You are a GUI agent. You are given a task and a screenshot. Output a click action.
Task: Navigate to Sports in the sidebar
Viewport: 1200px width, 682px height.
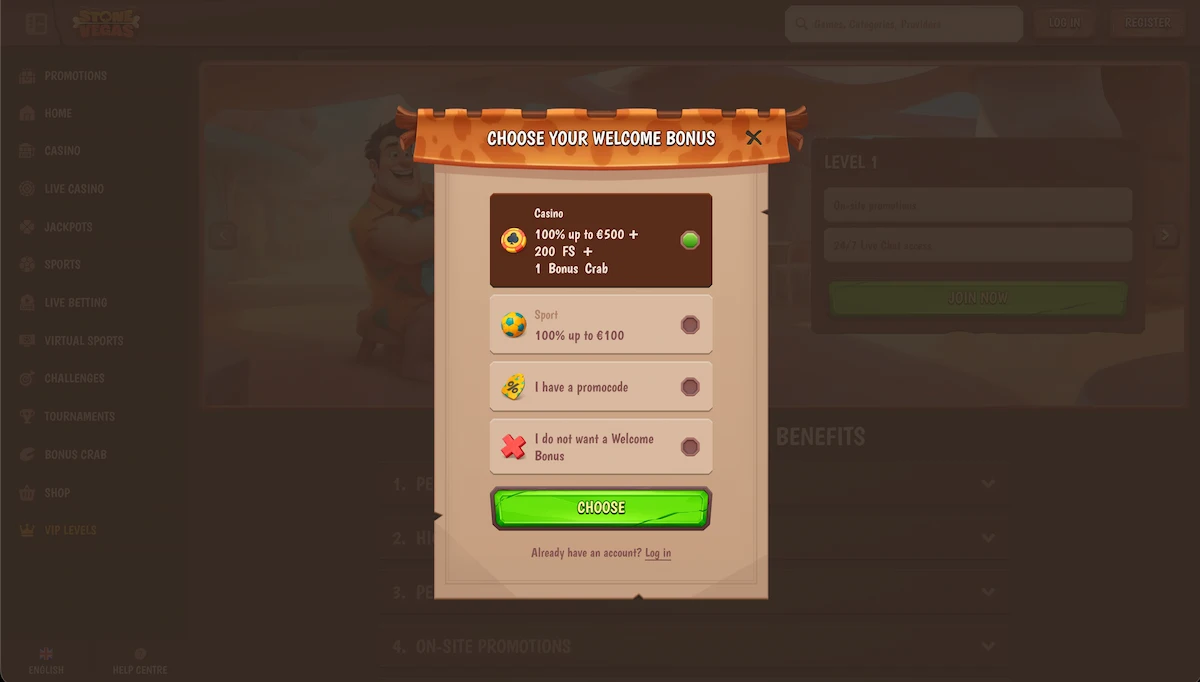pyautogui.click(x=62, y=265)
